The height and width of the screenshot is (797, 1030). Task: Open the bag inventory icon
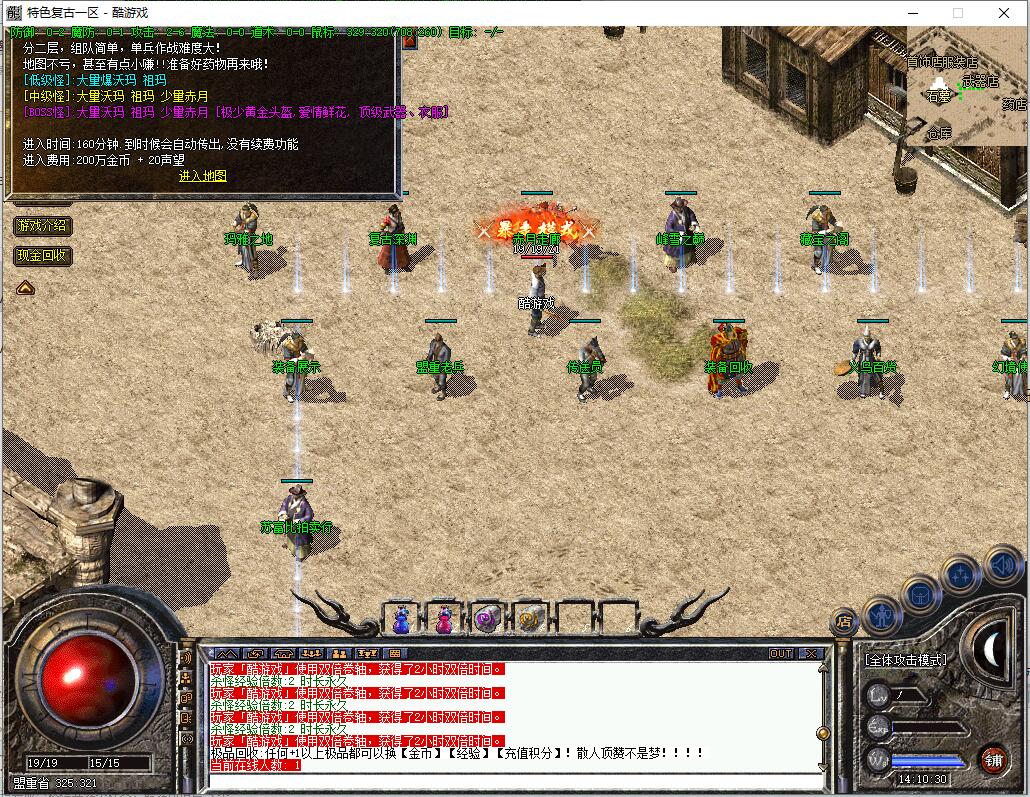(x=920, y=594)
